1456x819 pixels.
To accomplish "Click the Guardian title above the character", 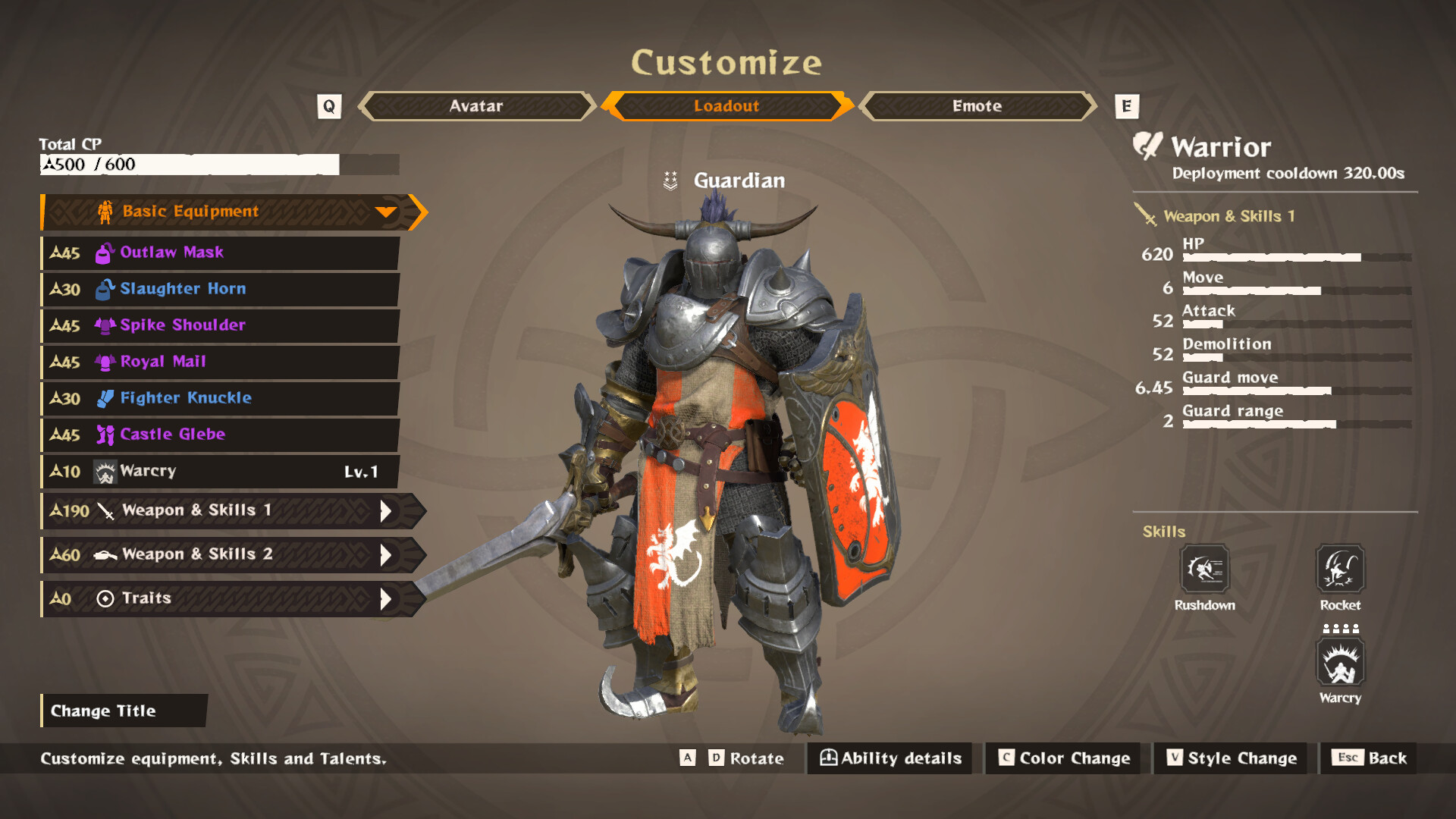I will coord(738,180).
